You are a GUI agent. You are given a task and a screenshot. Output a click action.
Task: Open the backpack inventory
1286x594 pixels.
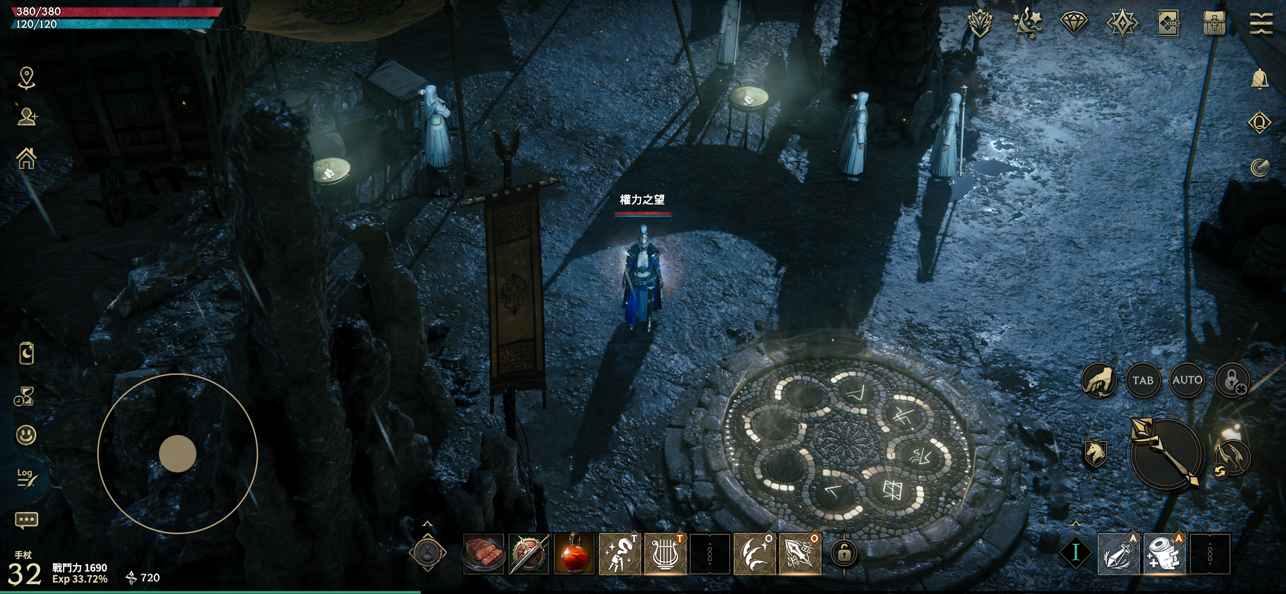pyautogui.click(x=1215, y=24)
